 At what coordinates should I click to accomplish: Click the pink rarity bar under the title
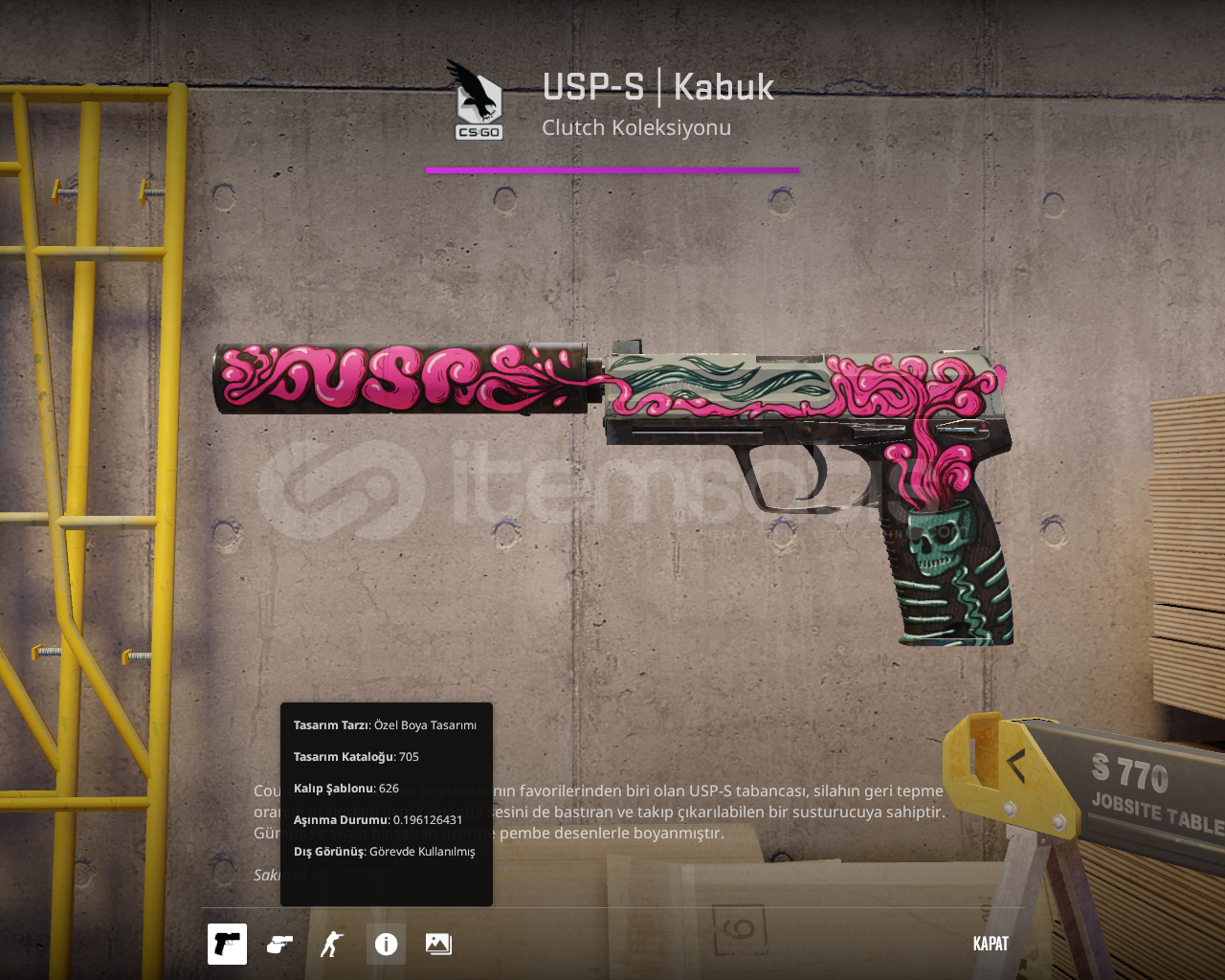612,170
